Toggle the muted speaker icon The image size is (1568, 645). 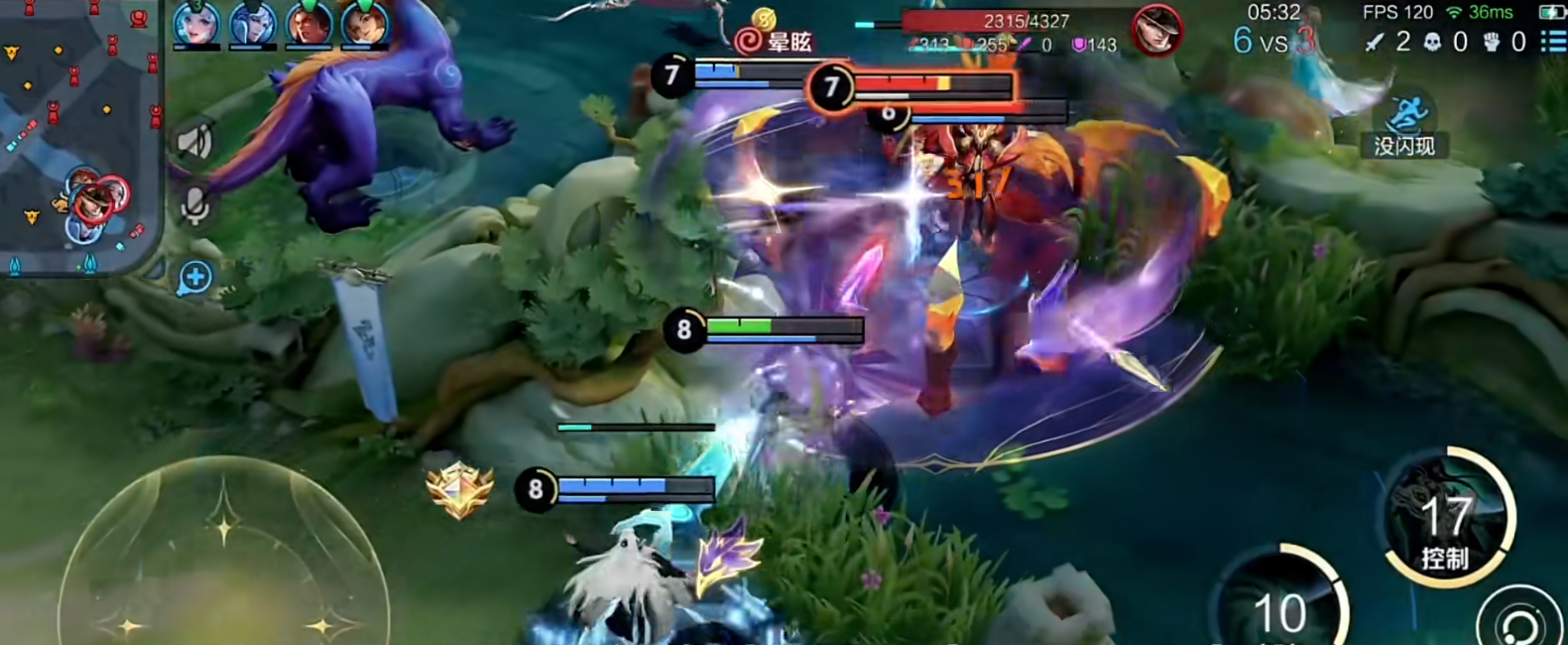[x=194, y=143]
